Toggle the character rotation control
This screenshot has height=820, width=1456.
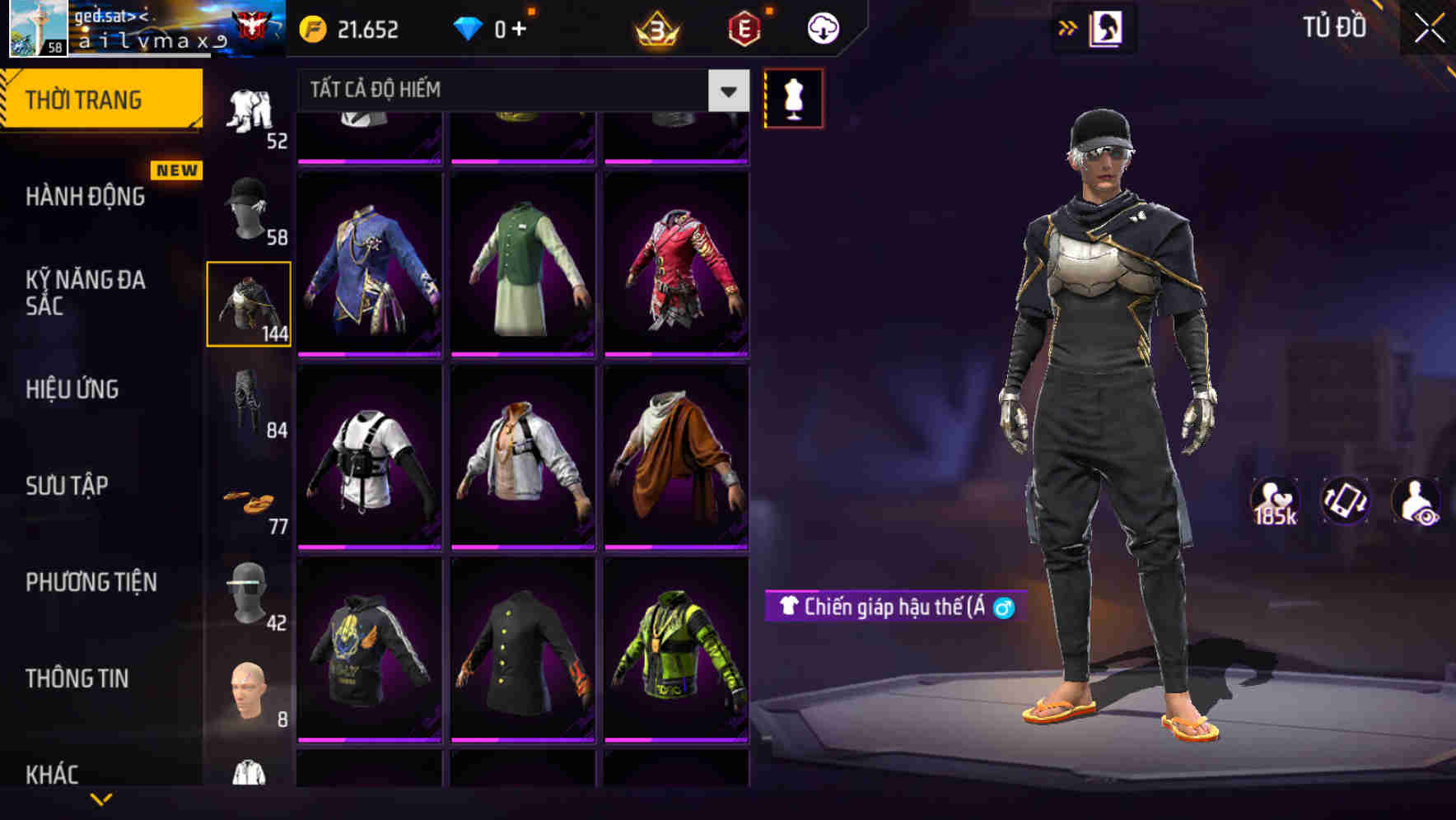1346,501
